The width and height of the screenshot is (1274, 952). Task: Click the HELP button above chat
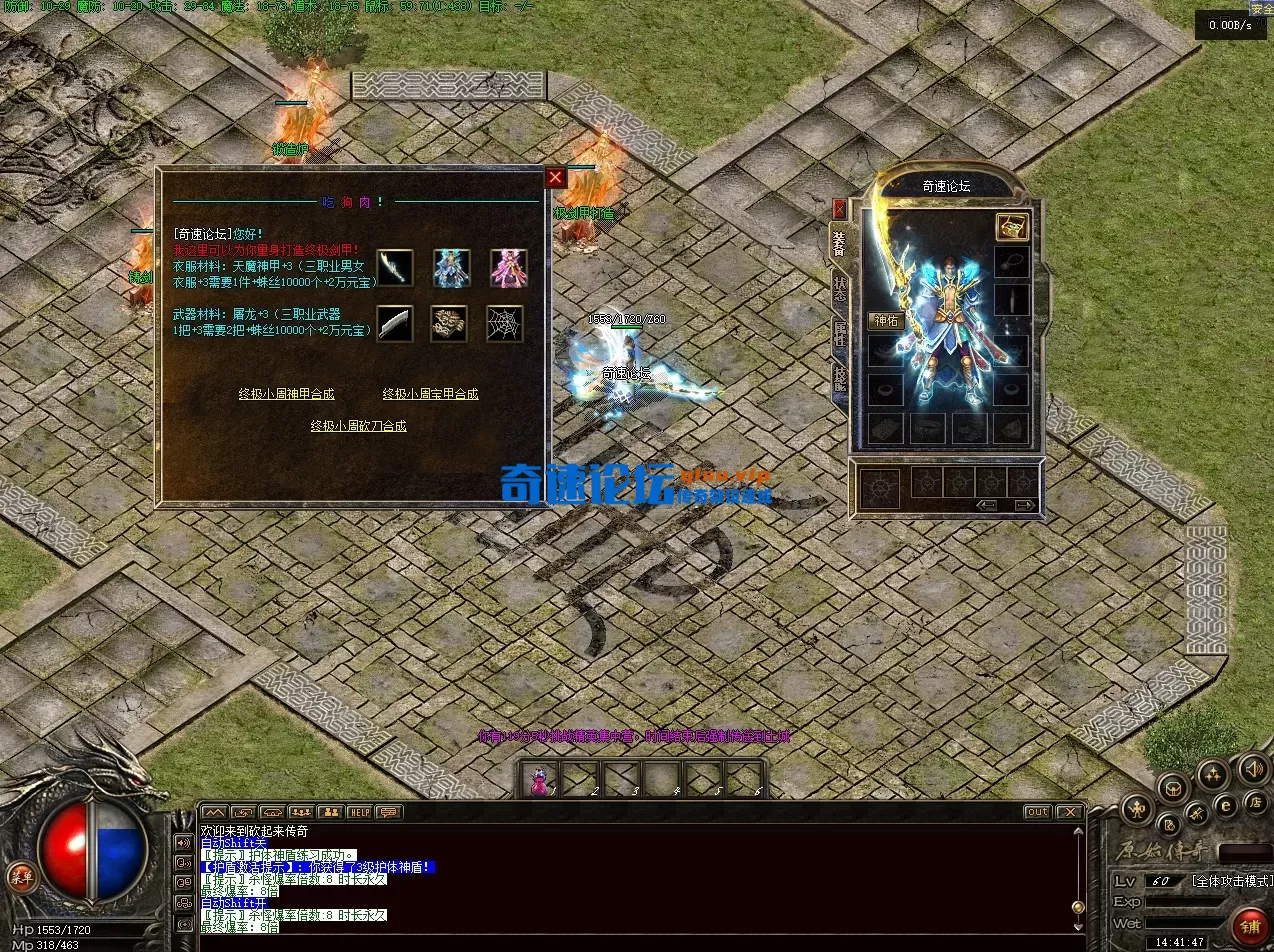359,812
